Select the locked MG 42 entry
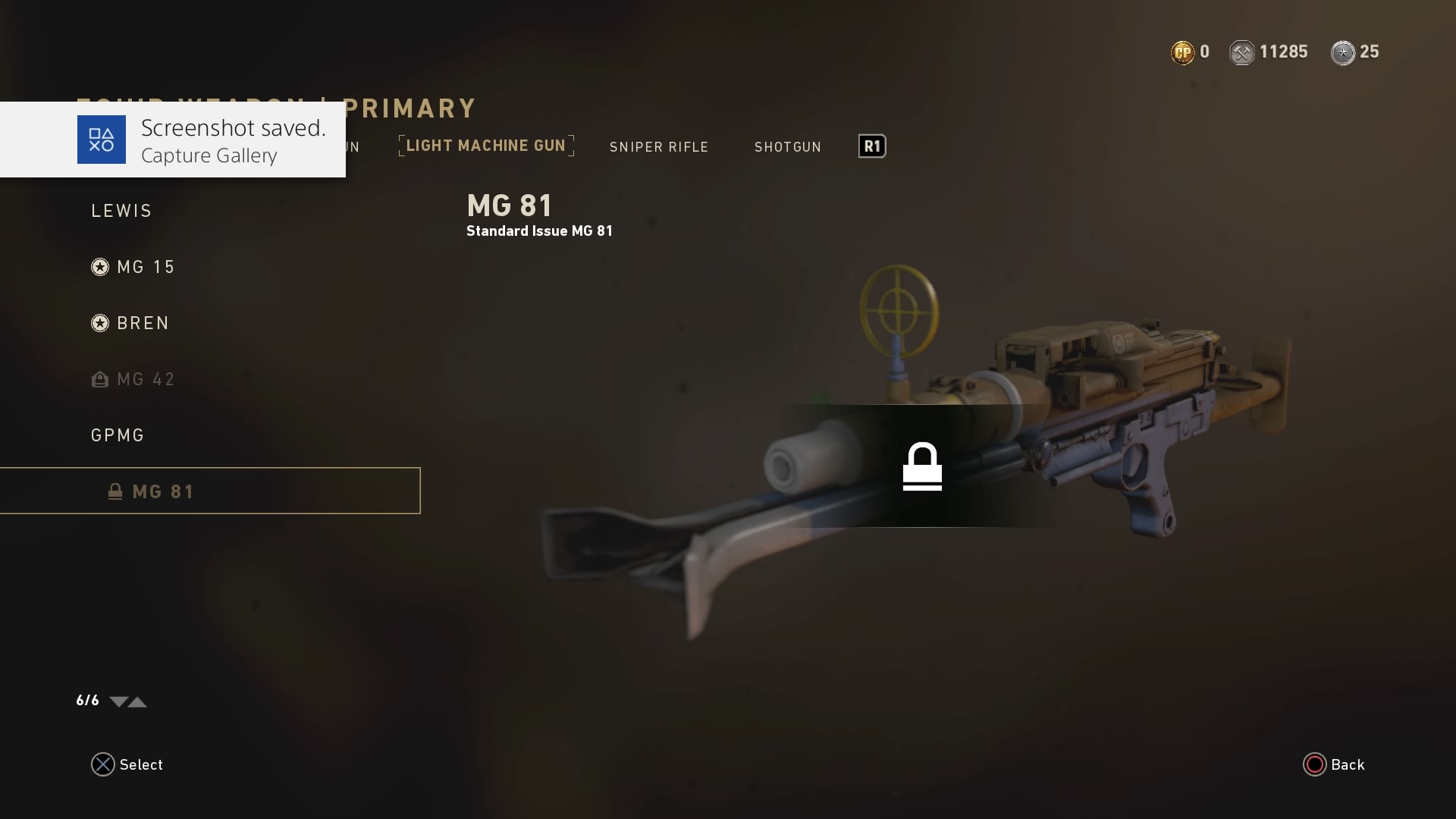 (146, 379)
